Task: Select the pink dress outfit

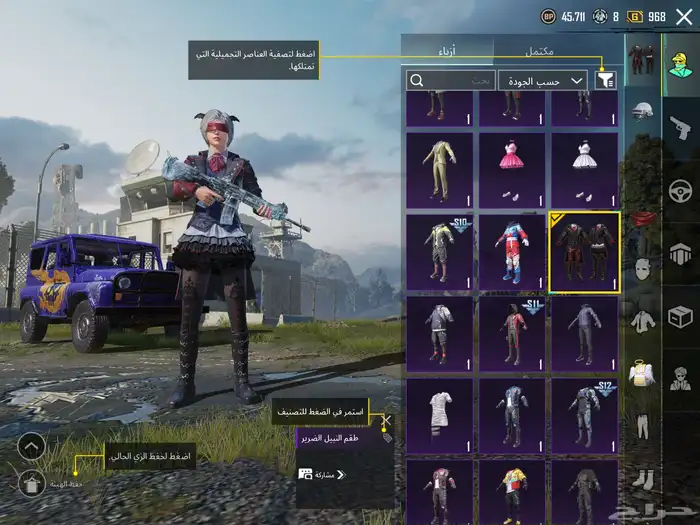Action: (x=511, y=170)
